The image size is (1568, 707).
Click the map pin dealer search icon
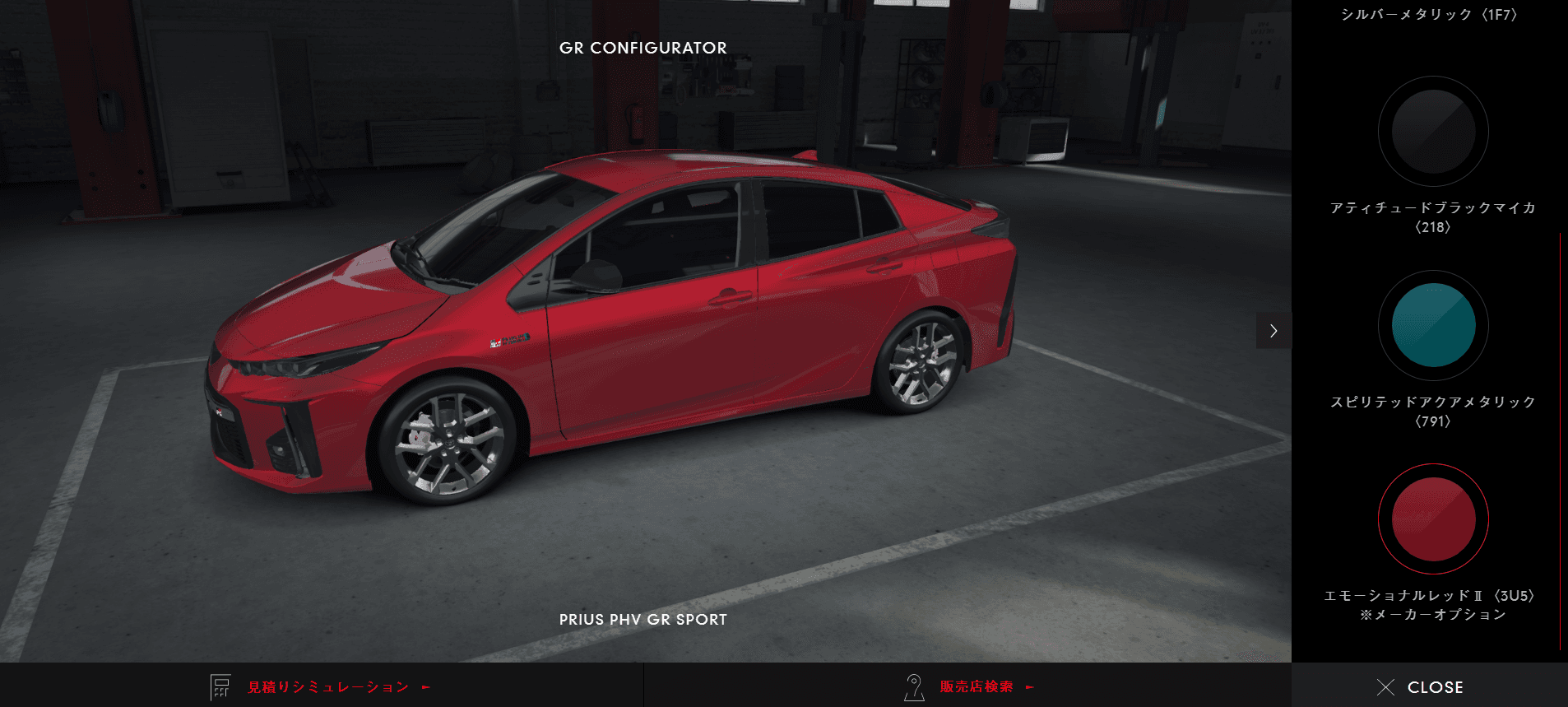point(913,686)
